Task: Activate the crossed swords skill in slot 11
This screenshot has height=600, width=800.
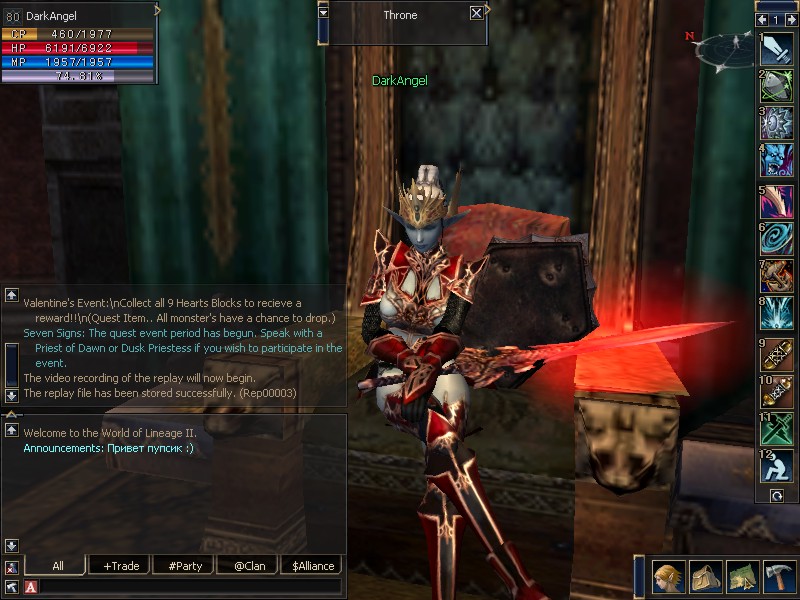Action: 777,427
